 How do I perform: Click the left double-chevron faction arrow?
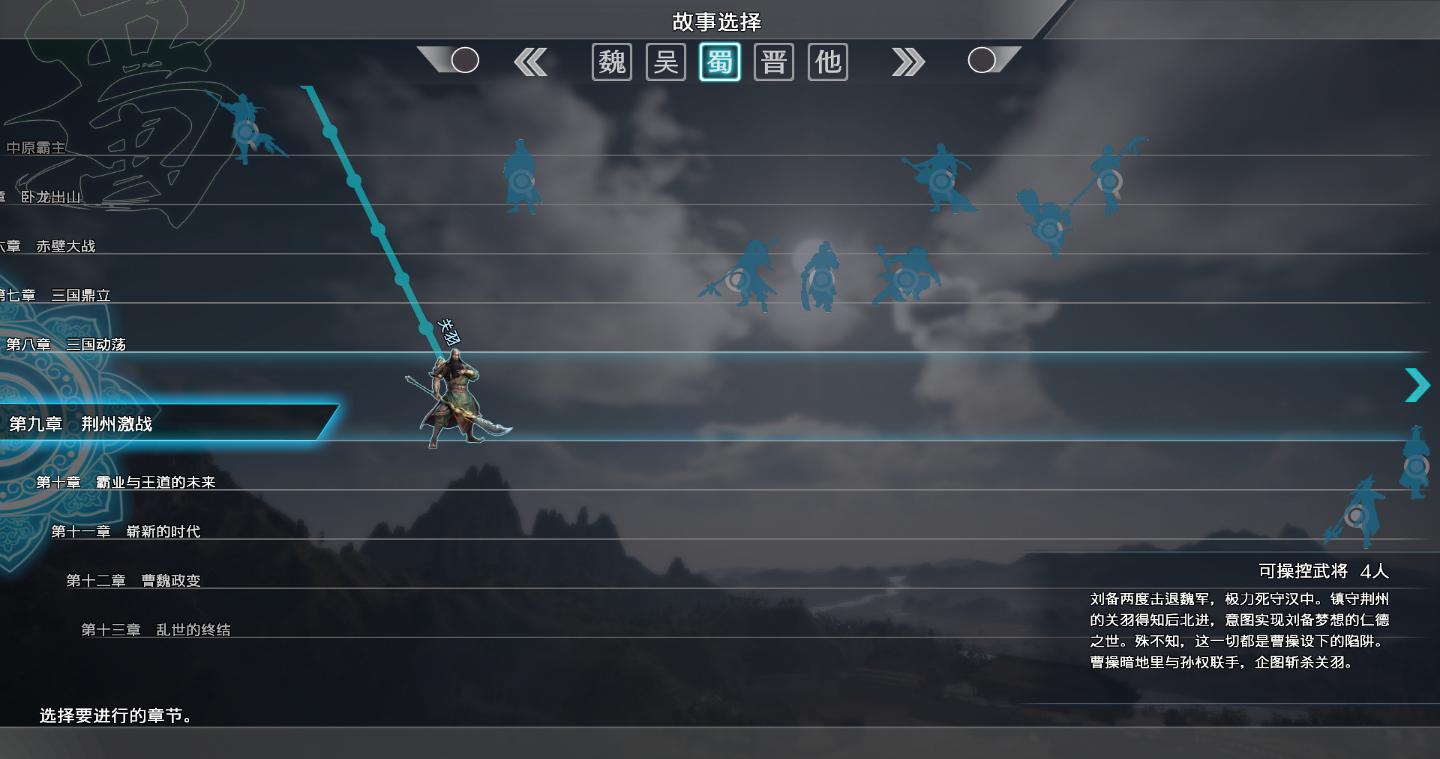[531, 62]
